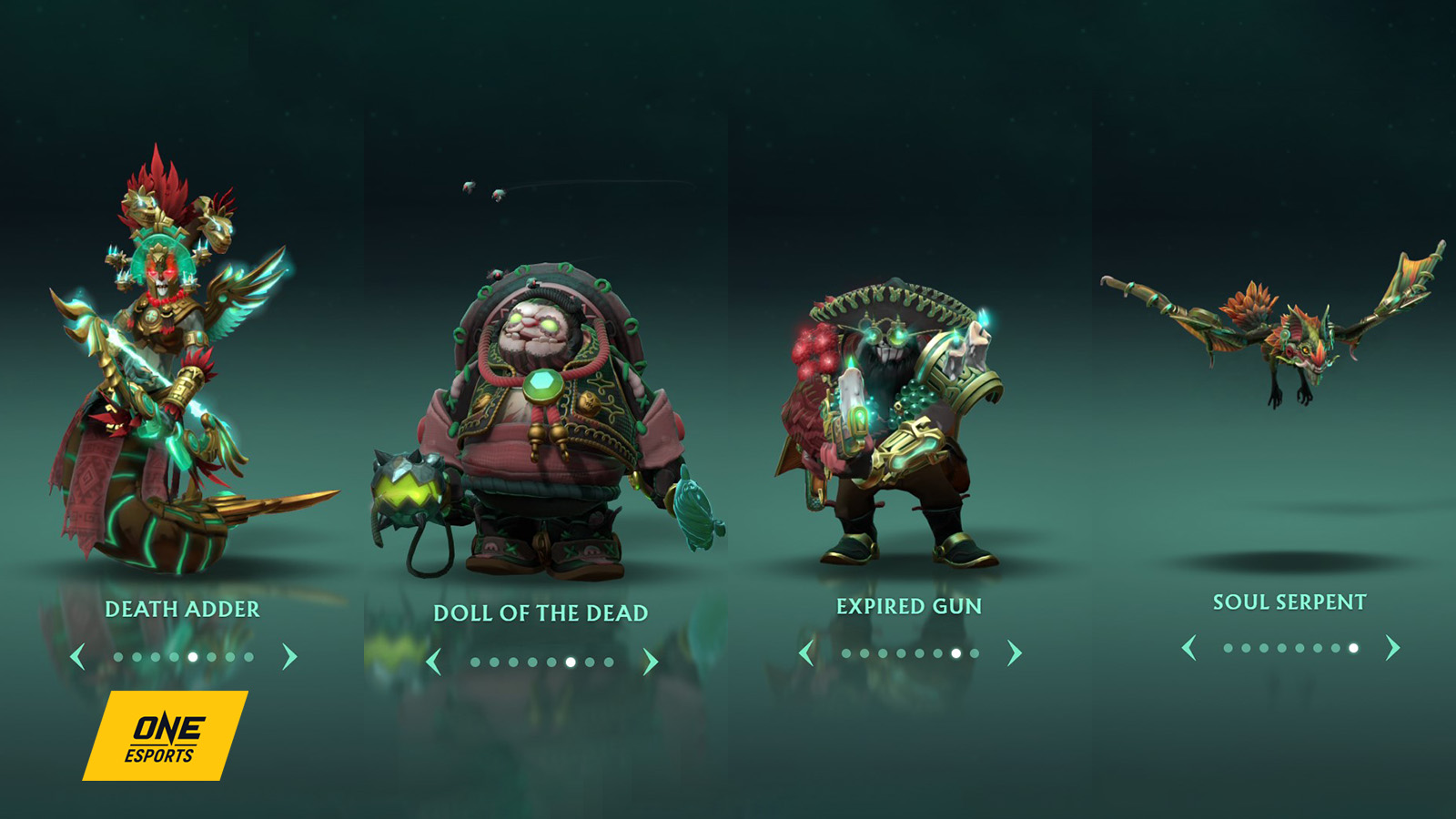Click the right arrow under Death Adder
The width and height of the screenshot is (1456, 819).
tap(288, 656)
